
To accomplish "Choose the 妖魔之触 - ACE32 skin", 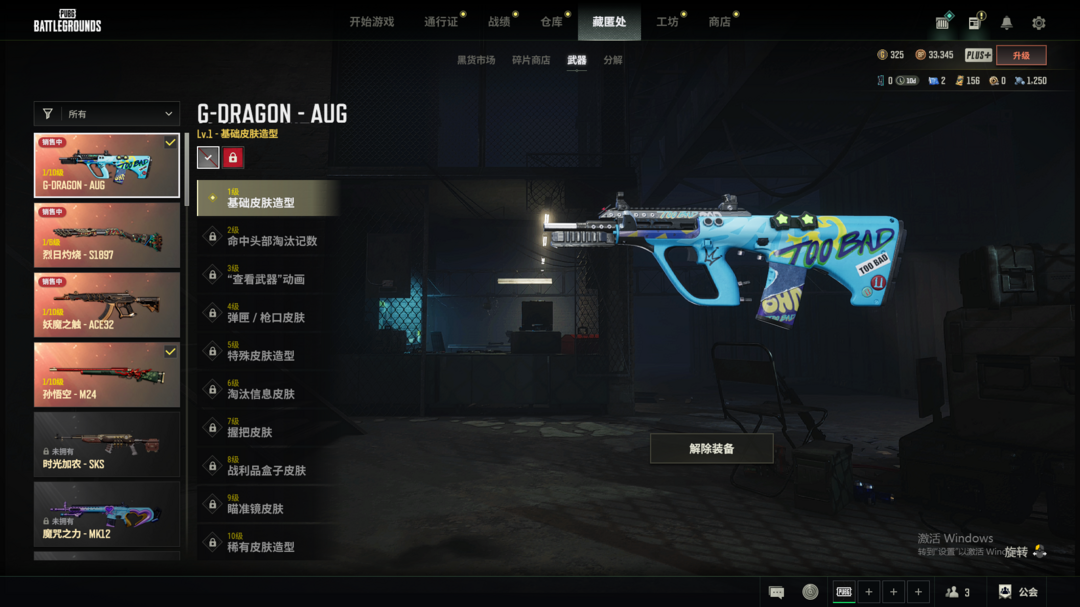I will coord(107,305).
